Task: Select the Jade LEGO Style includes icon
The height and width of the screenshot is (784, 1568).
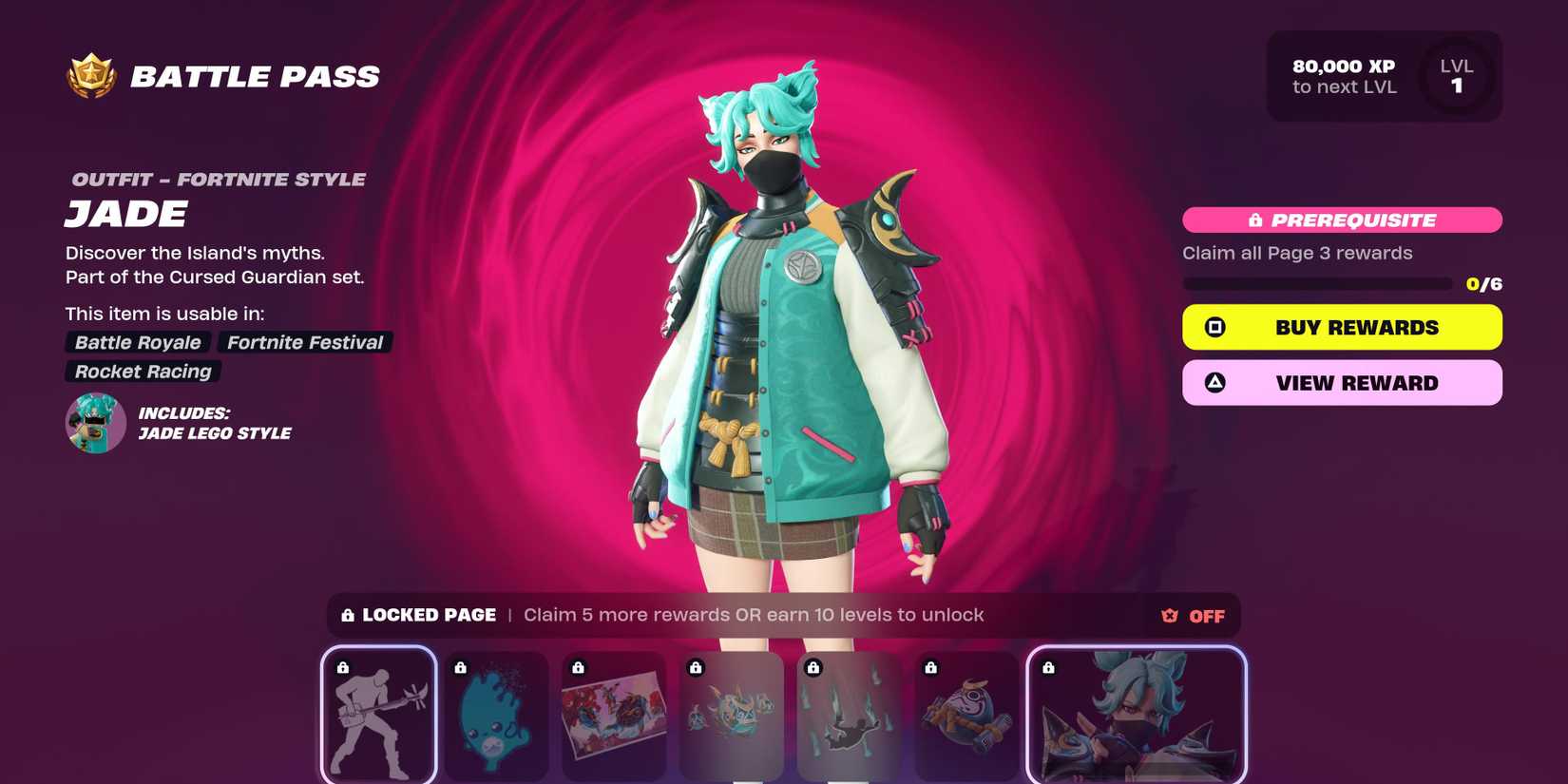Action: [x=95, y=422]
